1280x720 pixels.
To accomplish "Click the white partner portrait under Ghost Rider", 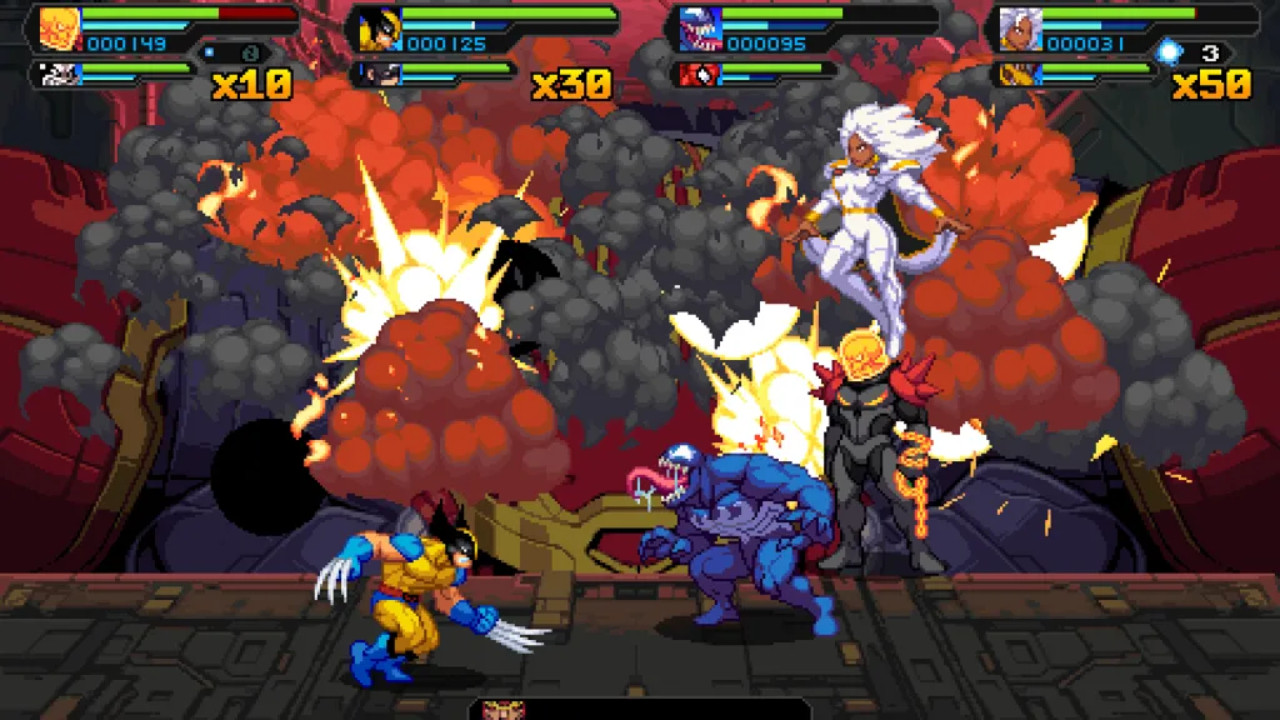I will tap(61, 75).
